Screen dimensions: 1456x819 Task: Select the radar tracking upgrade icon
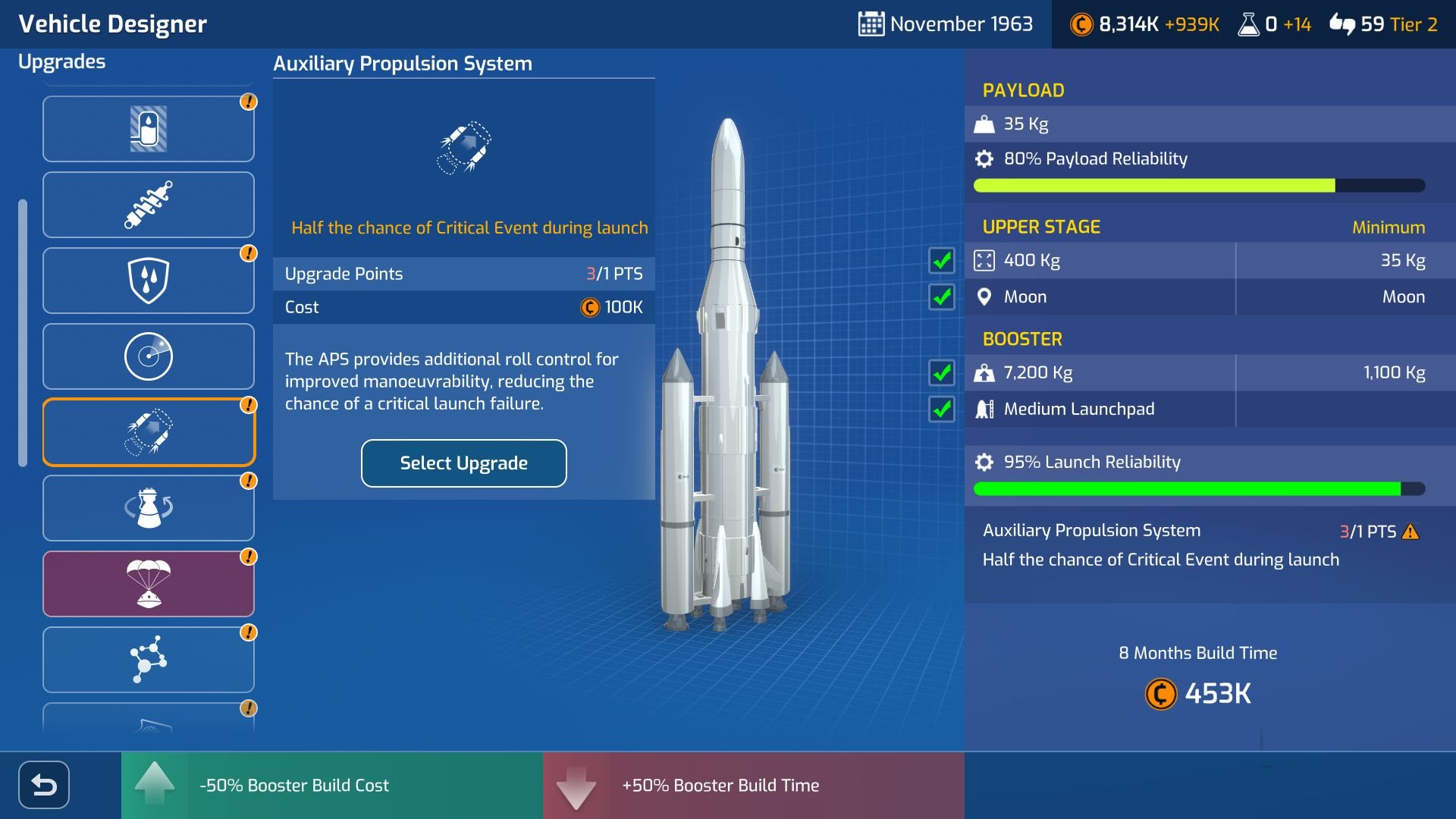(149, 356)
